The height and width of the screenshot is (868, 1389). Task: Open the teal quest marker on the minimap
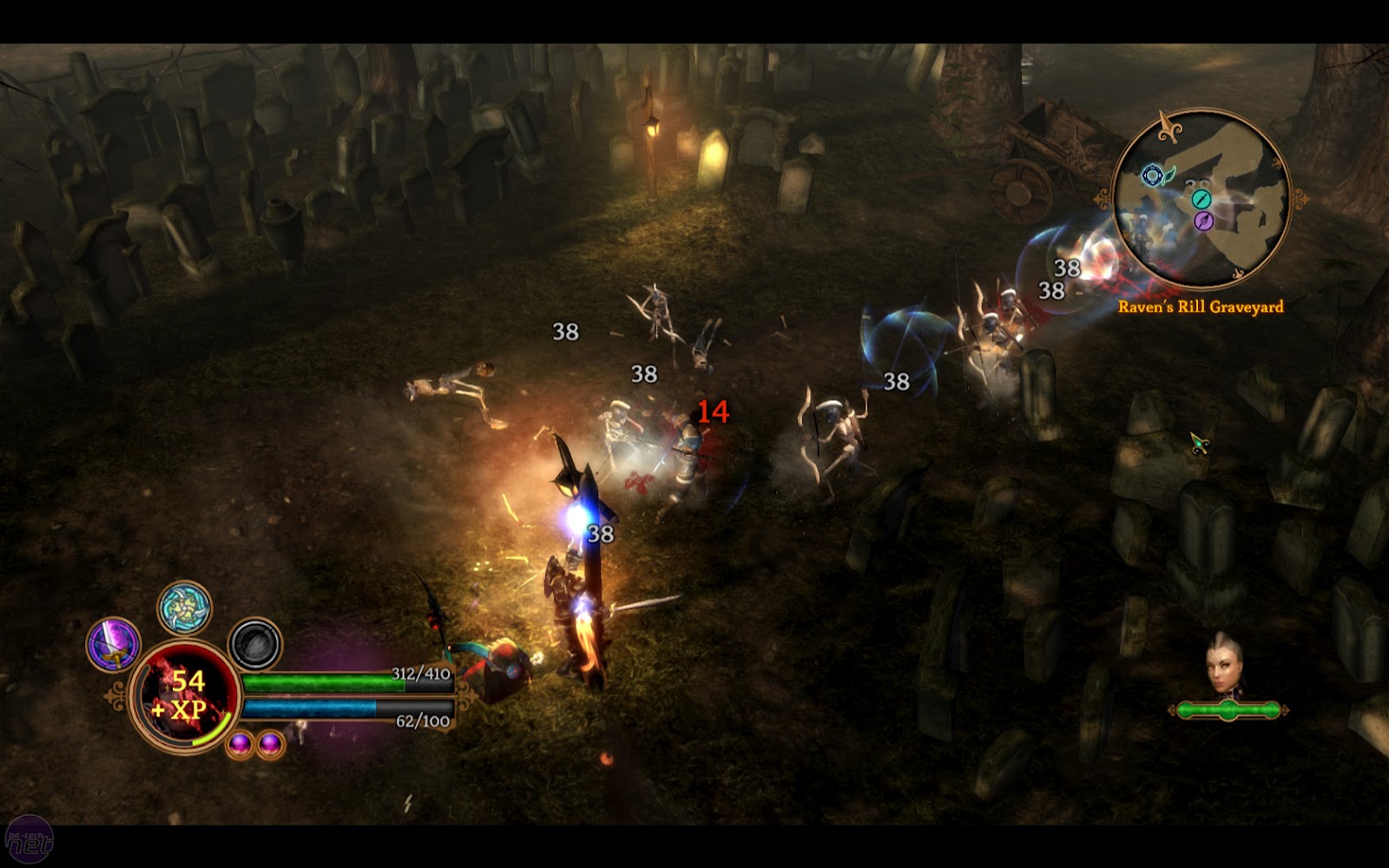tap(1201, 200)
